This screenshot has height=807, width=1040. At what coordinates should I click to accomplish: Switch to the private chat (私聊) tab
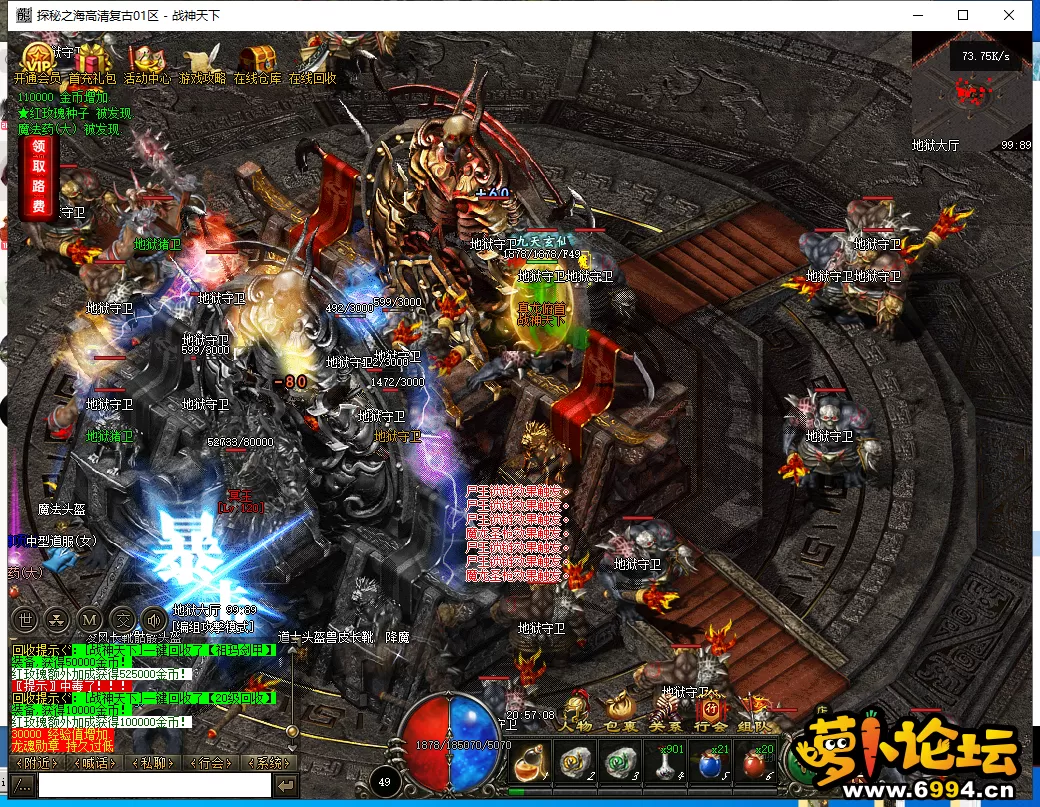coord(152,763)
